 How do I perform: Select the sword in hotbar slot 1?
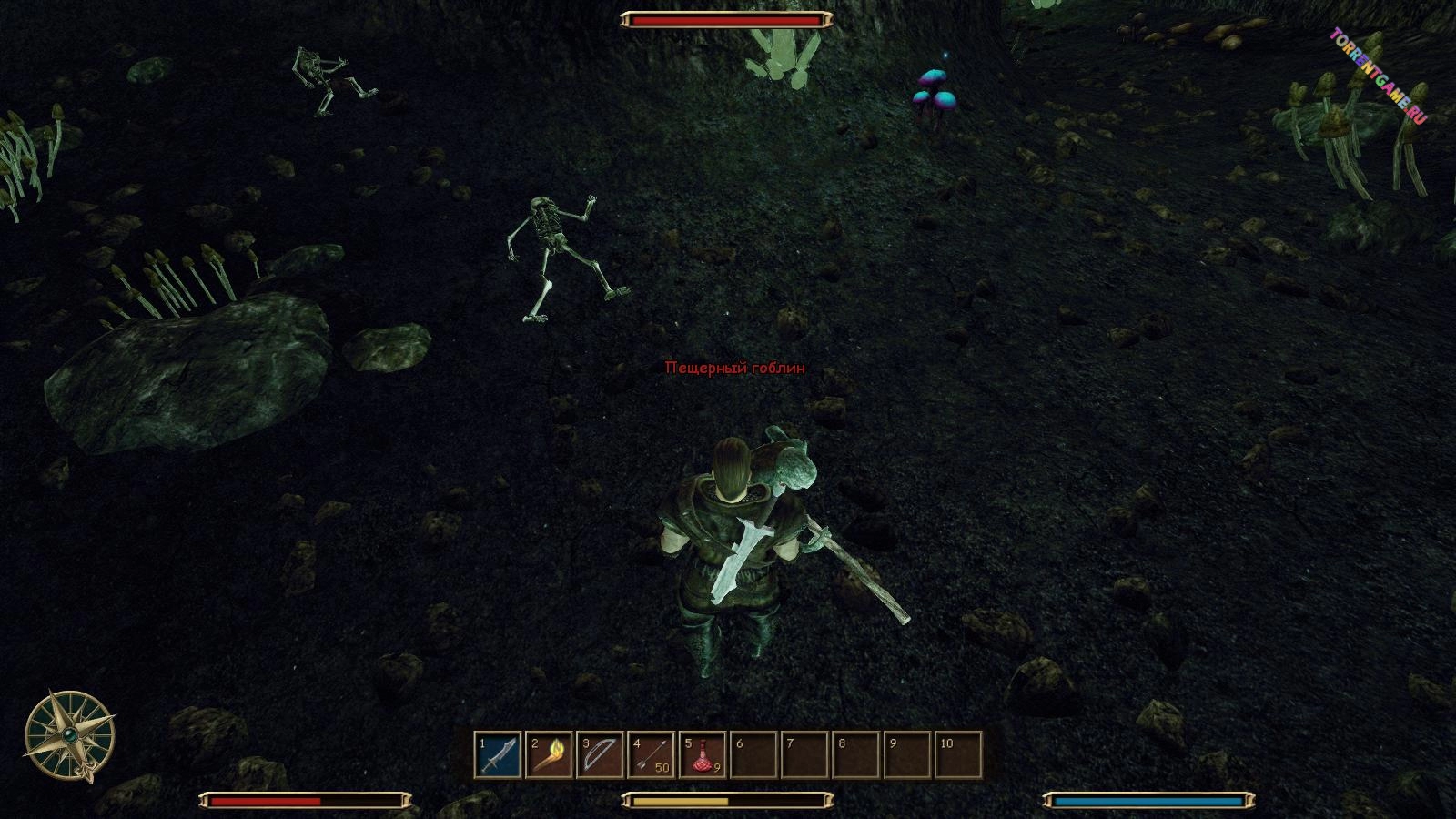pyautogui.click(x=498, y=755)
